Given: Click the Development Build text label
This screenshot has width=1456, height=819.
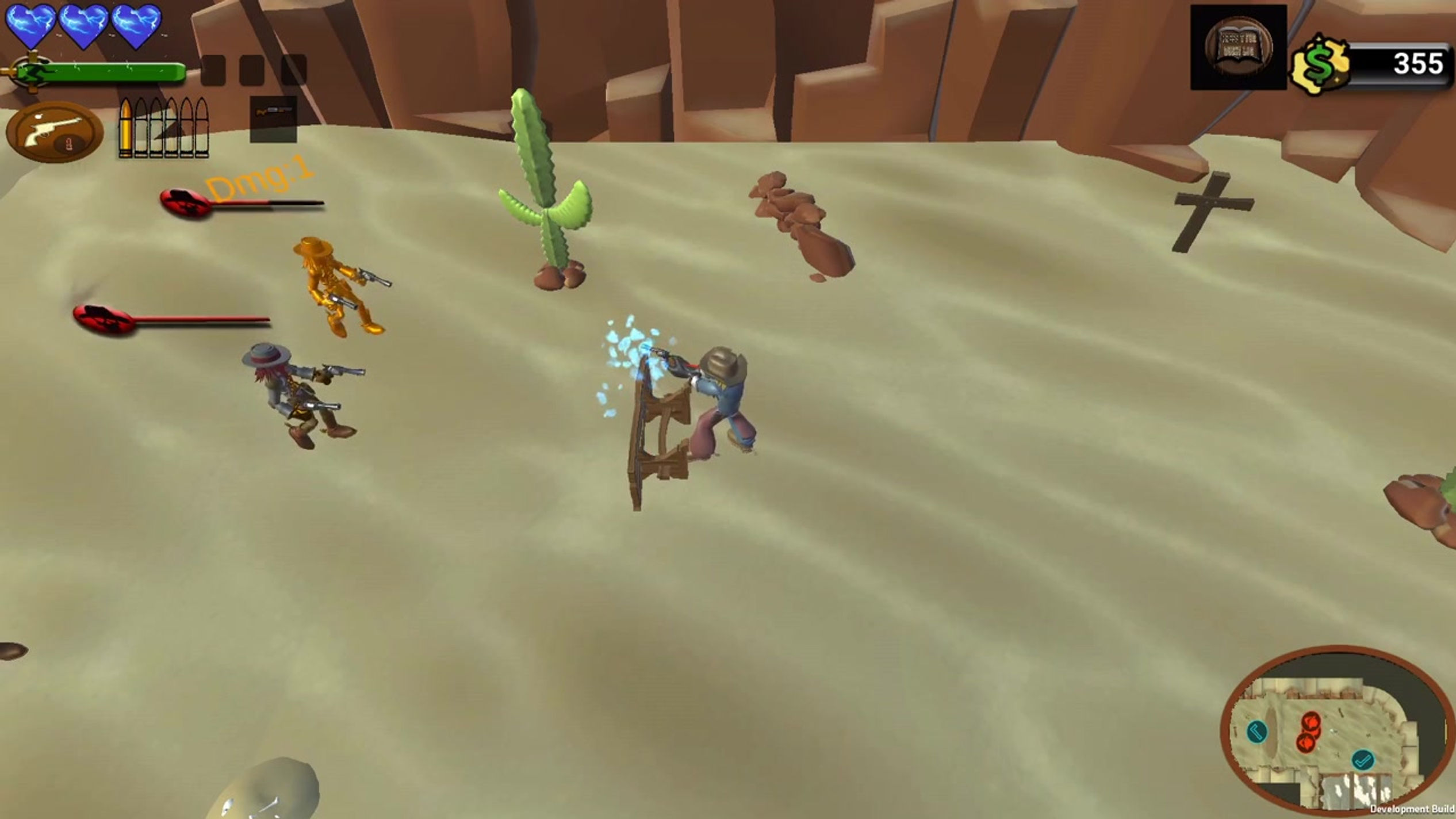Looking at the screenshot, I should (x=1413, y=809).
